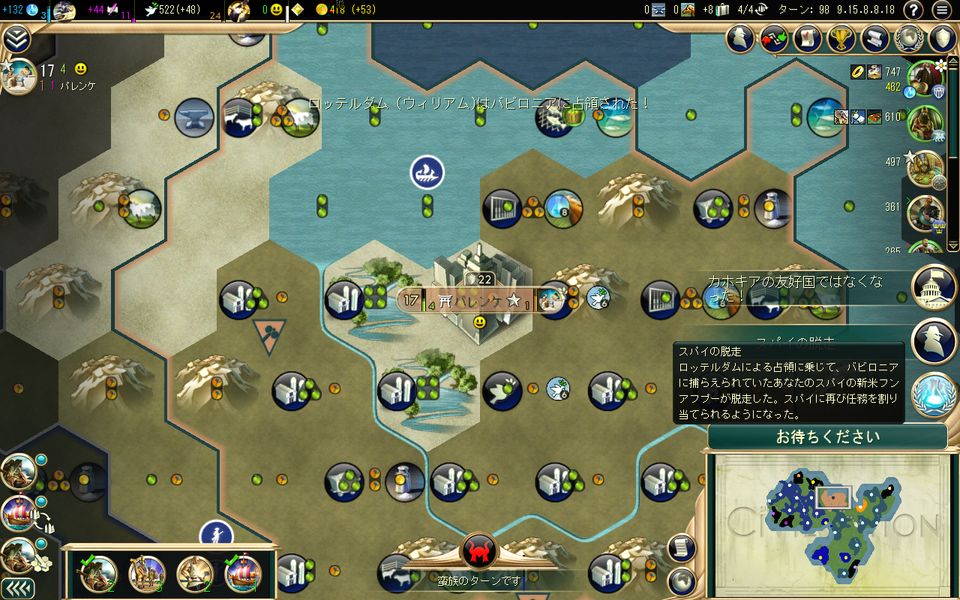The width and height of the screenshot is (960, 600).
Task: Open the world congress globe icon
Action: (x=909, y=38)
